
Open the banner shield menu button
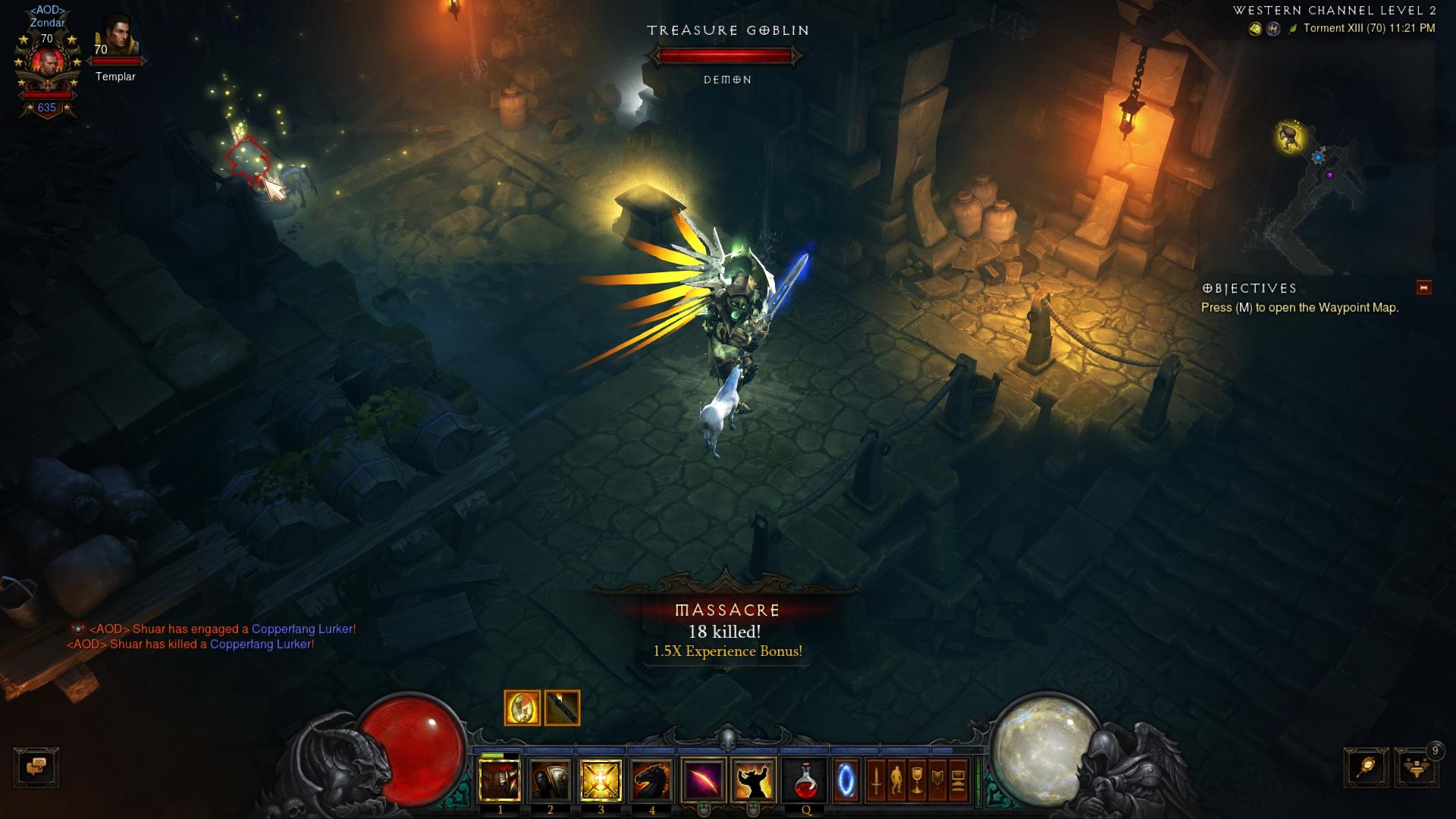tap(937, 781)
